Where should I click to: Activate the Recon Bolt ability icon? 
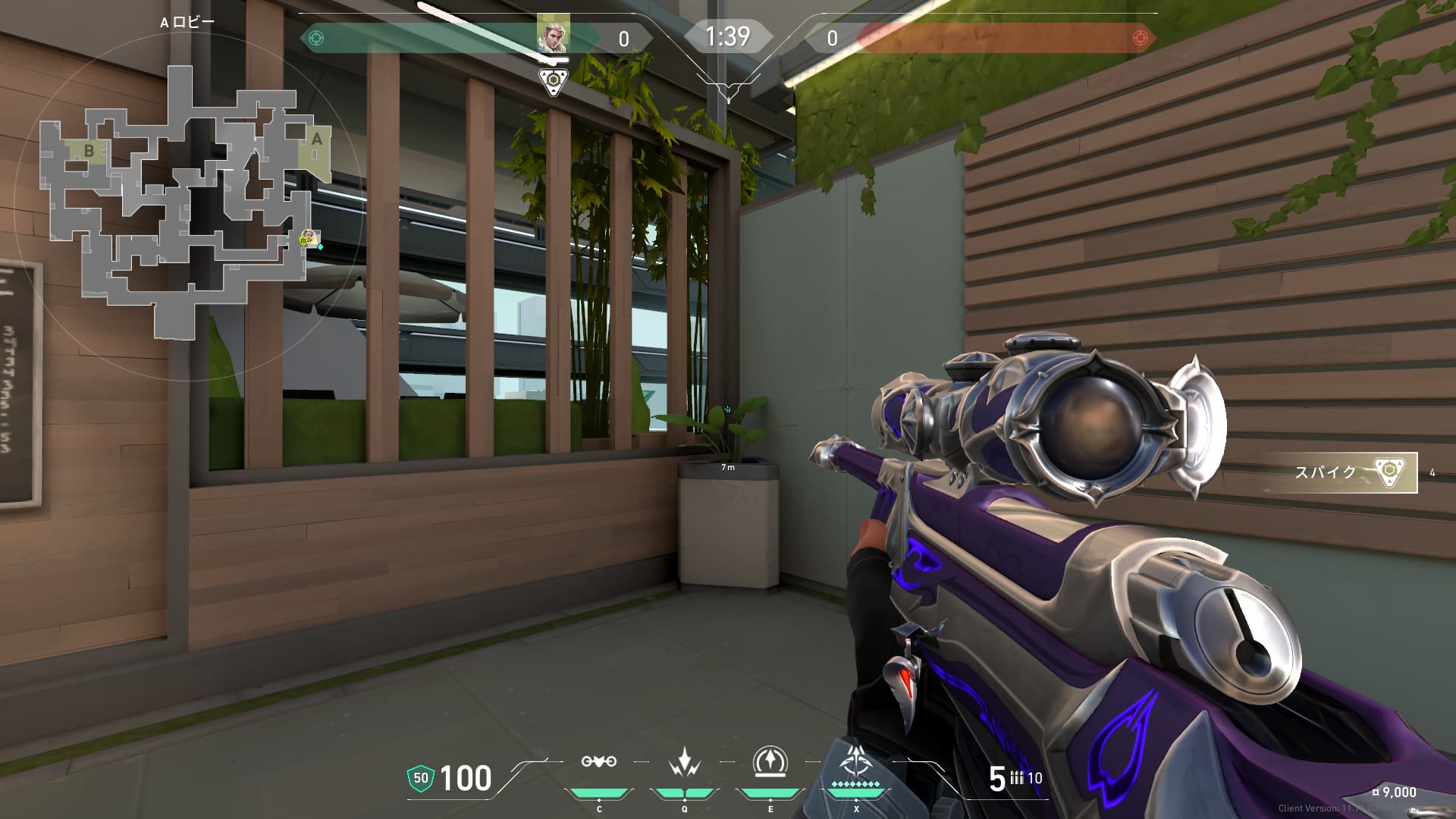tap(770, 761)
